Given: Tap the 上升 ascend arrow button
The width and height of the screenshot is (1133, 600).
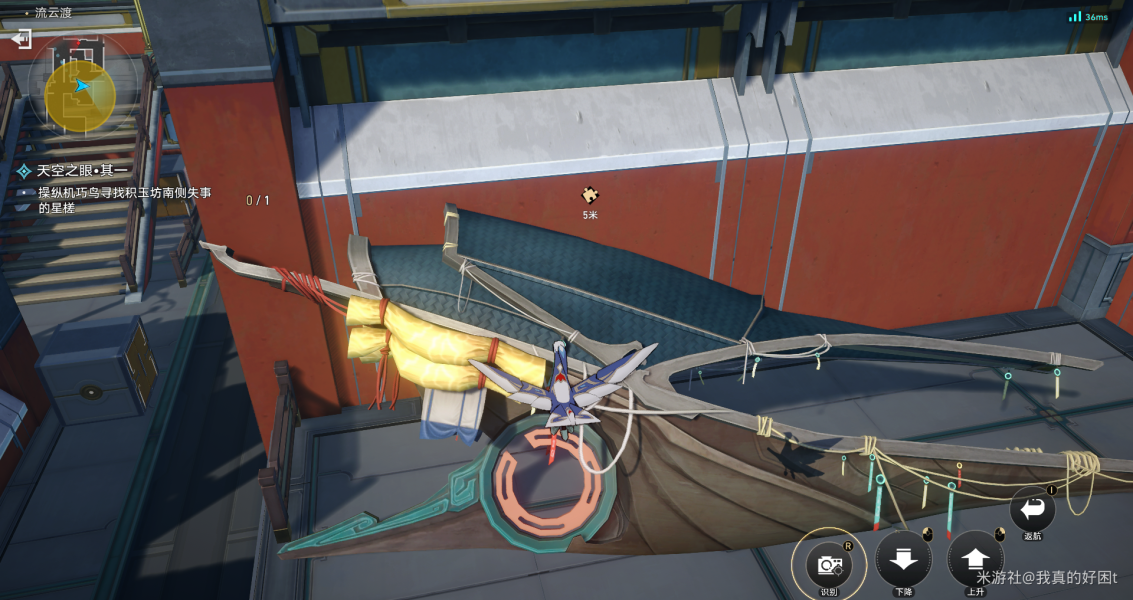Looking at the screenshot, I should pyautogui.click(x=975, y=561).
